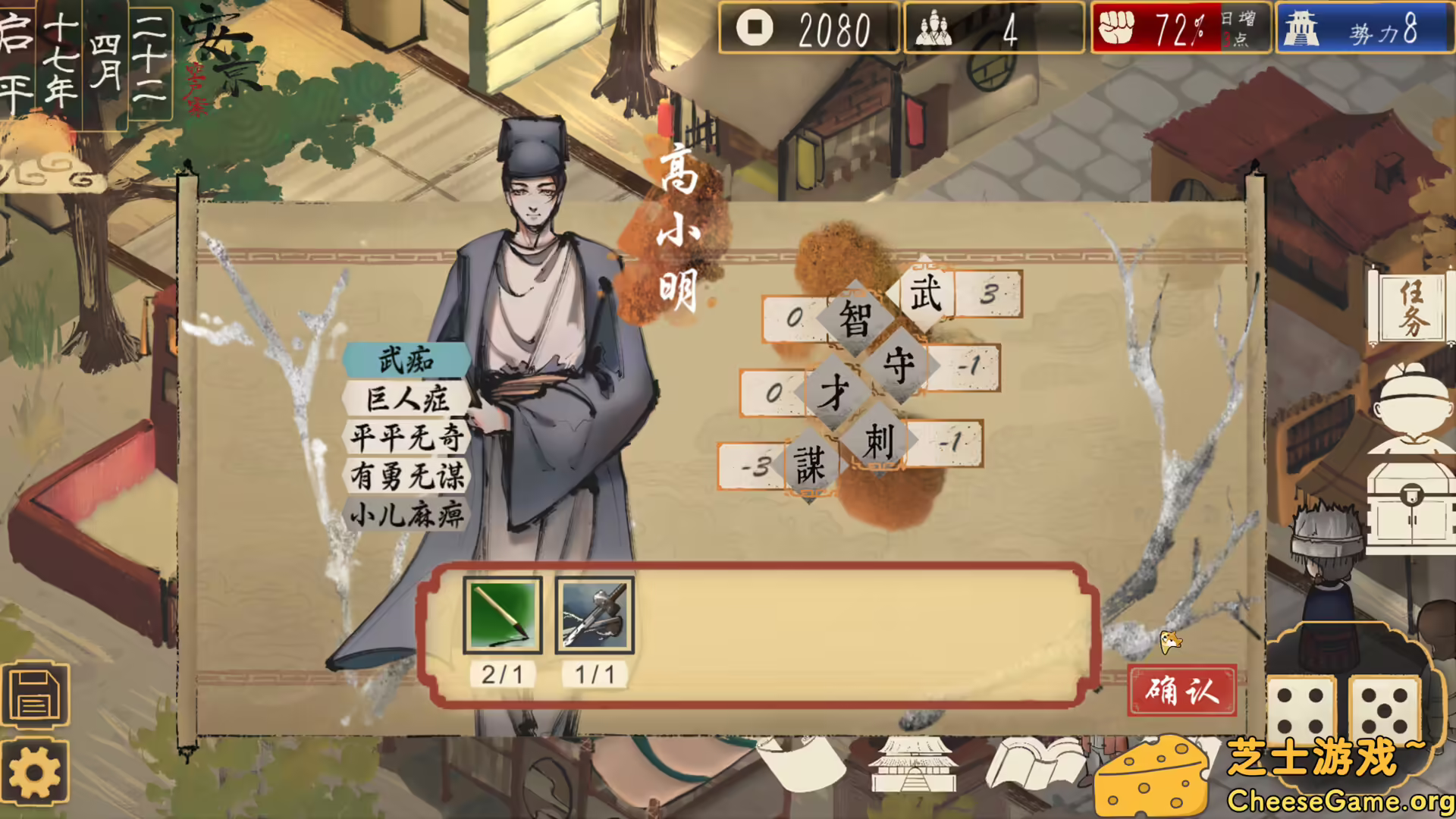Viewport: 1456px width, 819px height.
Task: Click the save disk button at bottom left
Action: point(36,695)
